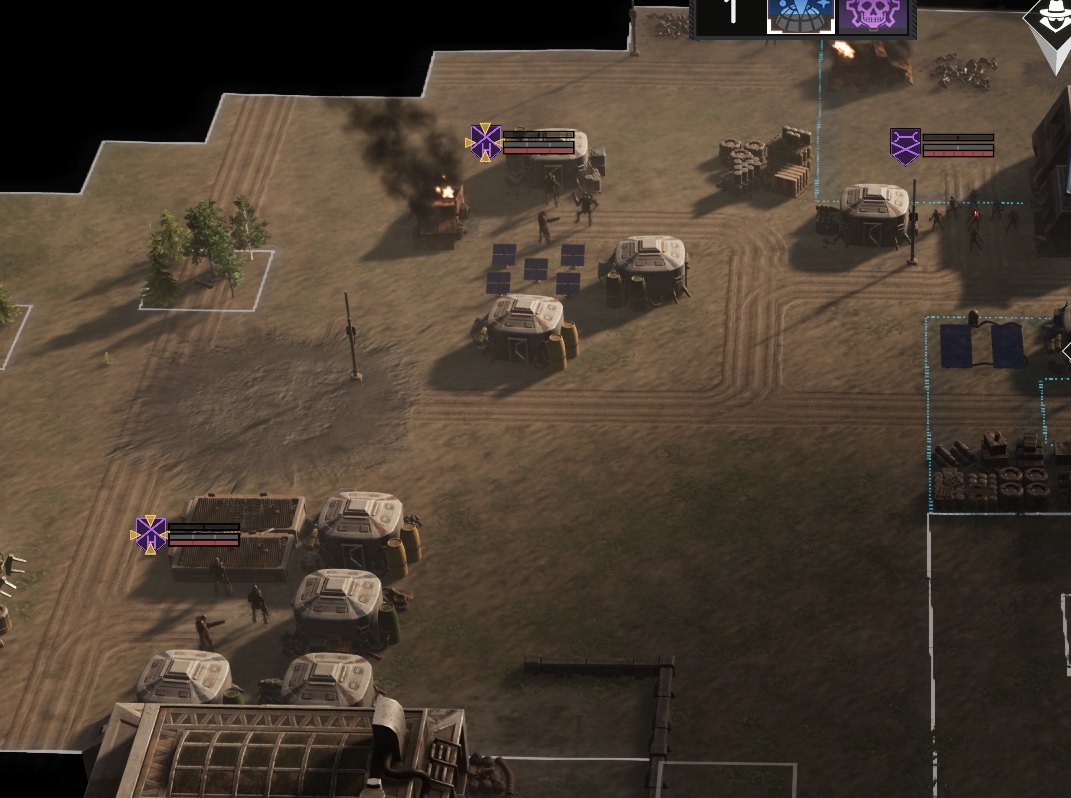The height and width of the screenshot is (798, 1071).
Task: Select the enemy squad marker beside the burning vehicle
Action: (x=485, y=142)
